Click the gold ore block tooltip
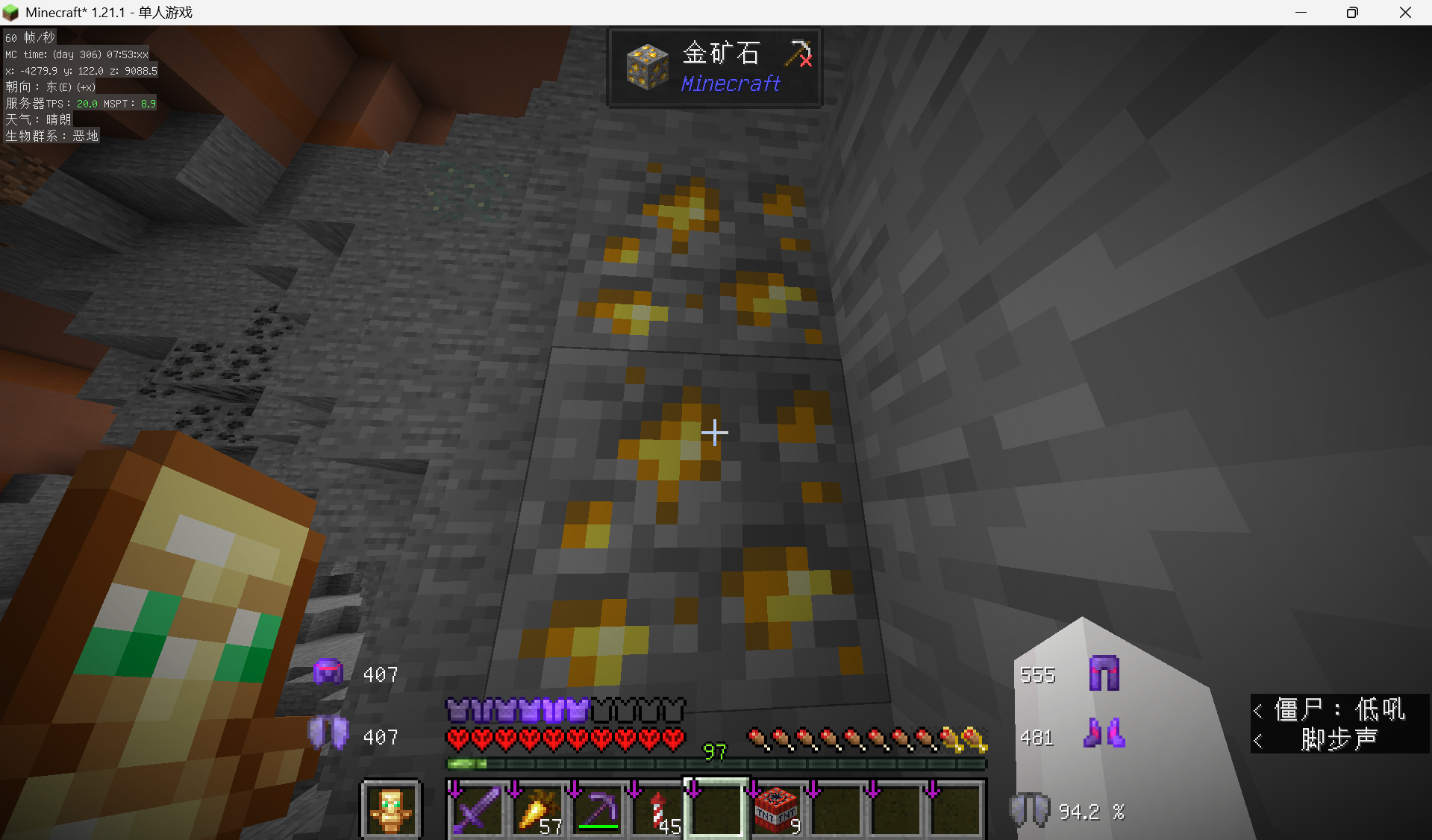This screenshot has height=840, width=1432. pos(715,68)
